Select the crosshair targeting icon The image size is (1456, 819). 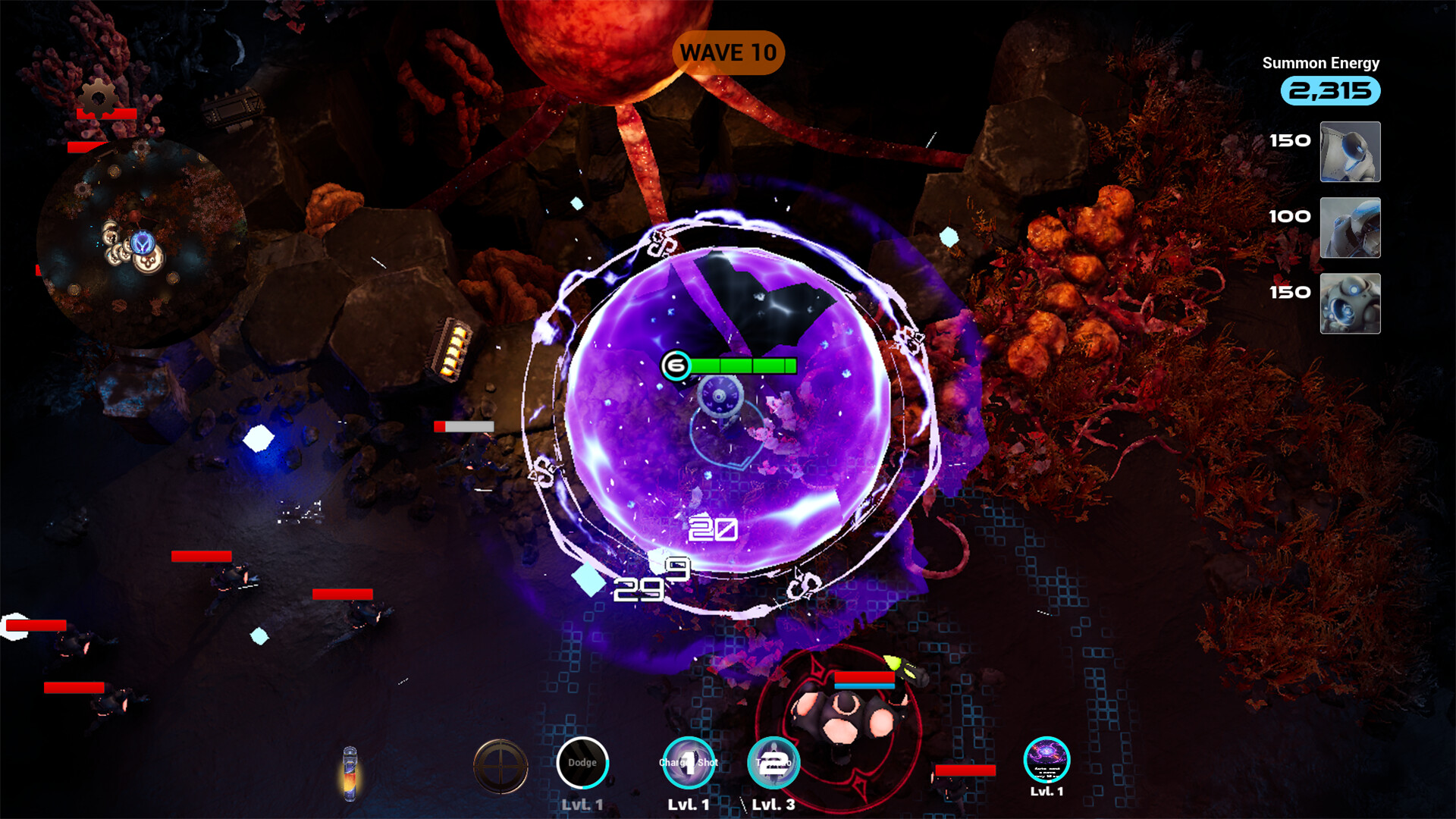click(500, 766)
